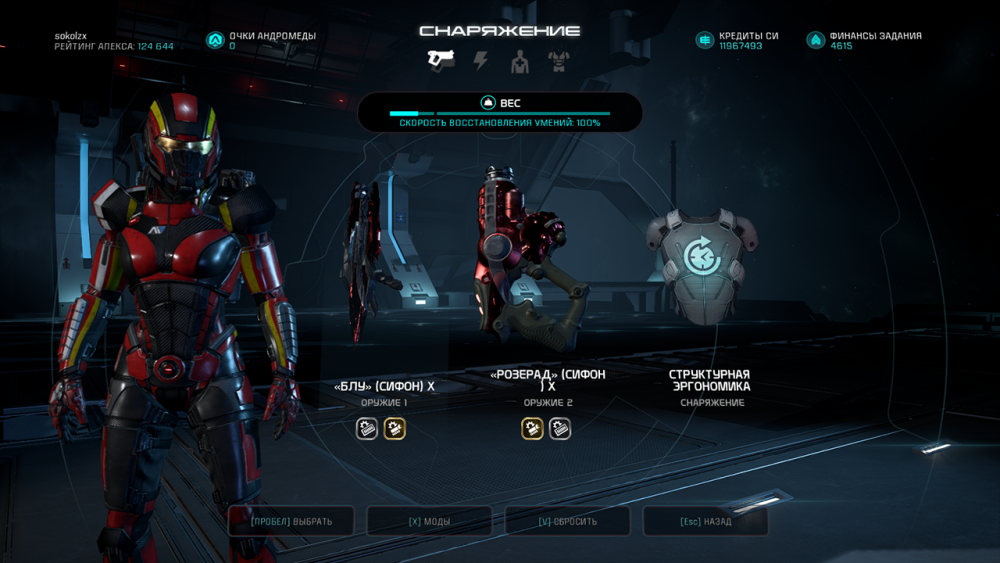Click the ВЫБРАТЬ button
Screen dimensions: 1000x563
point(291,521)
